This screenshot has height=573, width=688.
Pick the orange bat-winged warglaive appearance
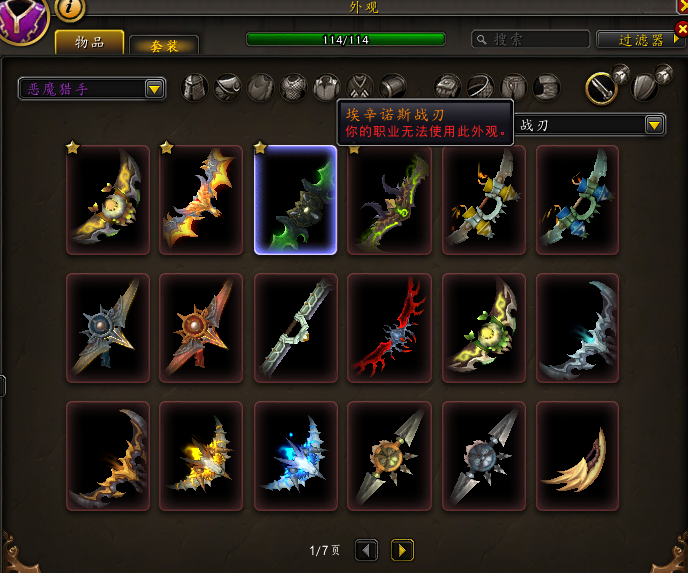point(201,200)
